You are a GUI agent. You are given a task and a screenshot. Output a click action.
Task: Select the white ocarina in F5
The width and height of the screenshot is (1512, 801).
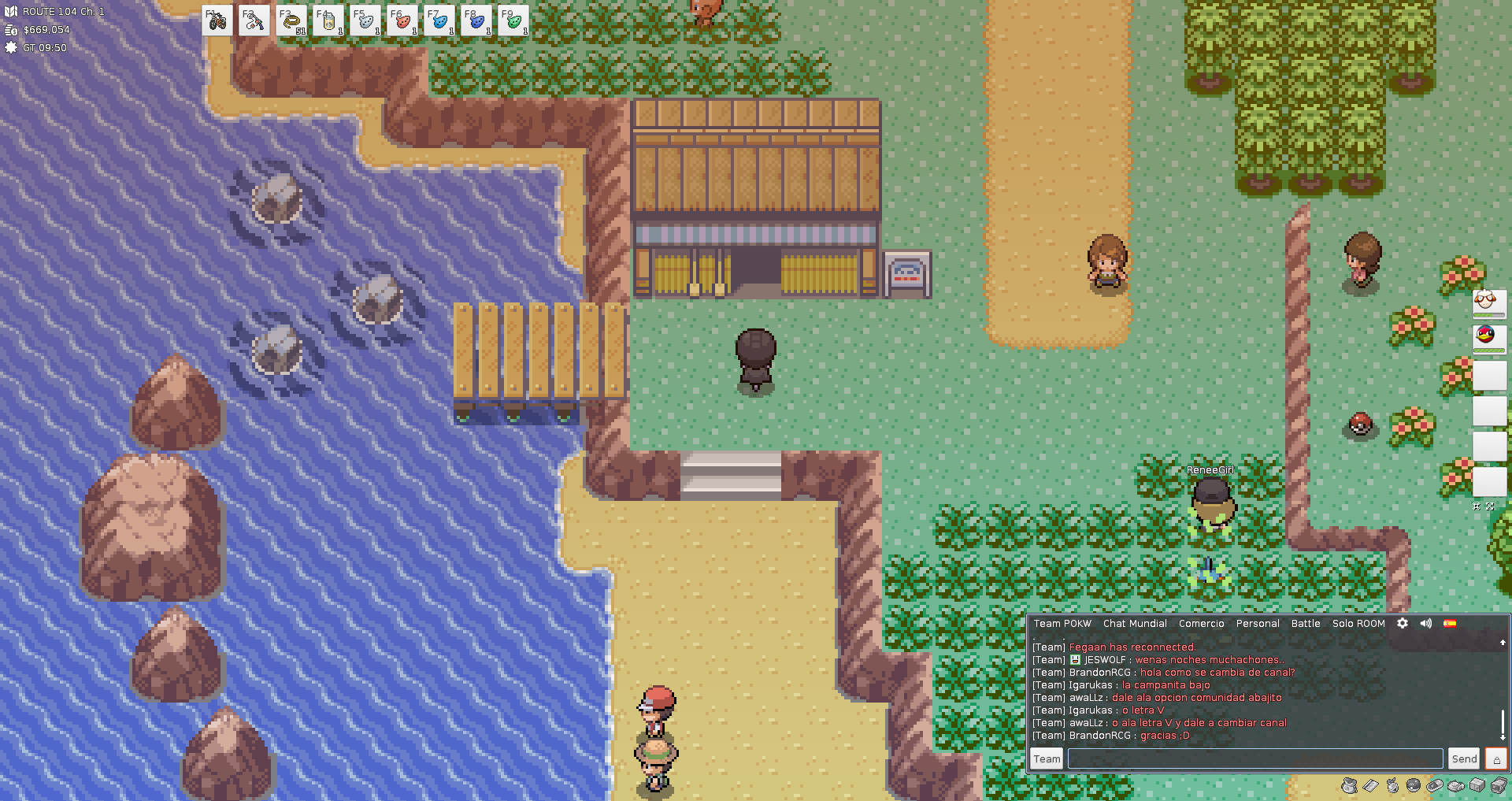(365, 21)
